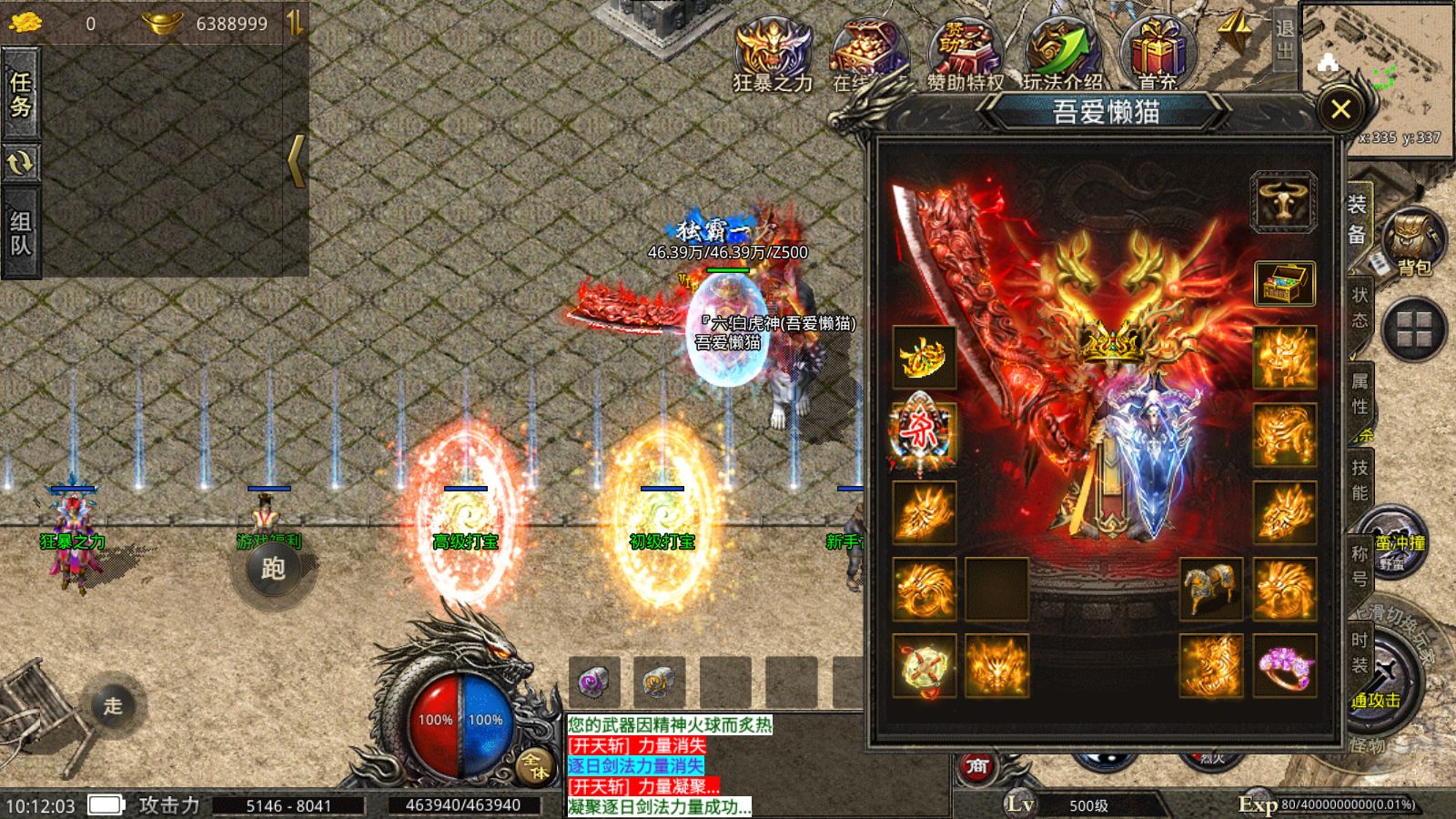1456x819 pixels.
Task: Open the 首充 first recharge gift
Action: [1158, 55]
